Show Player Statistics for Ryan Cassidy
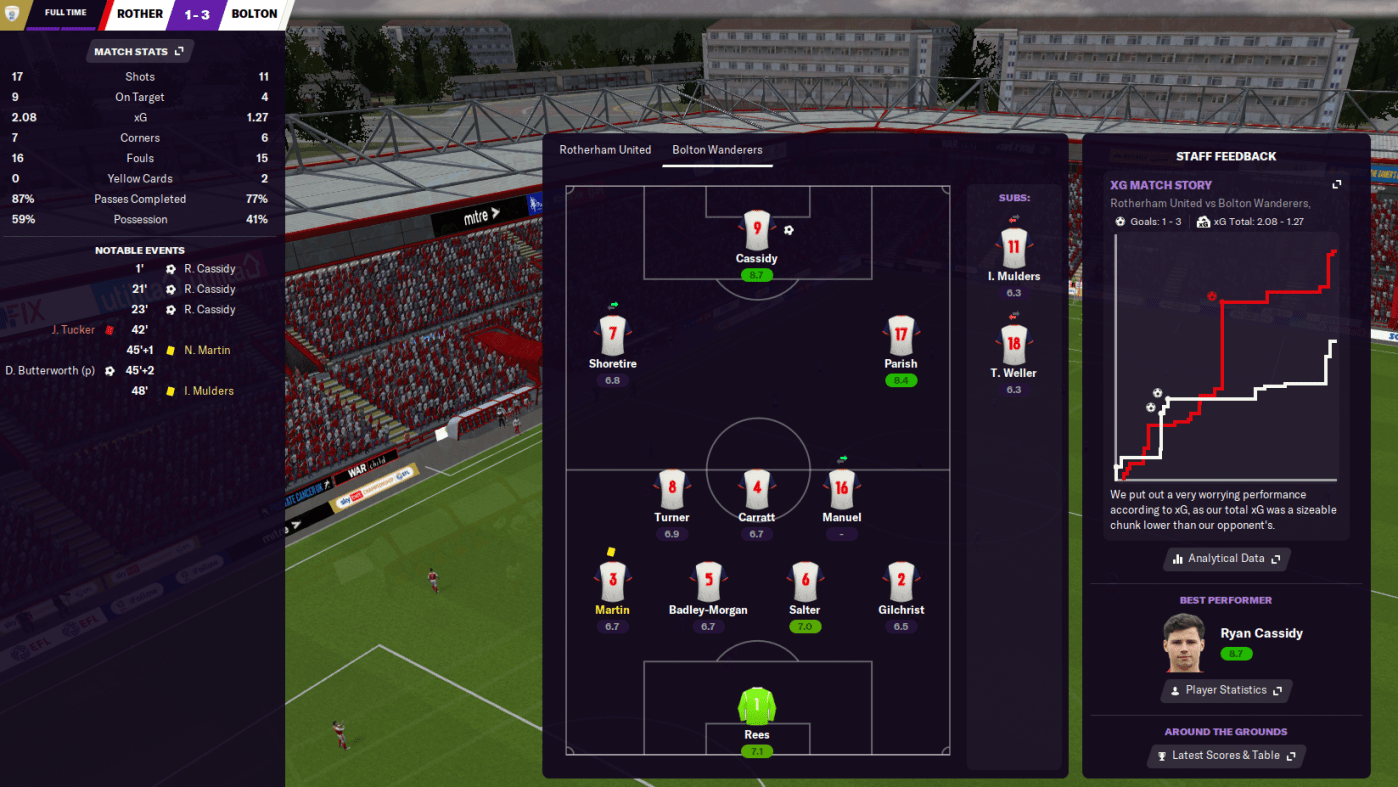The image size is (1398, 787). 1227,691
